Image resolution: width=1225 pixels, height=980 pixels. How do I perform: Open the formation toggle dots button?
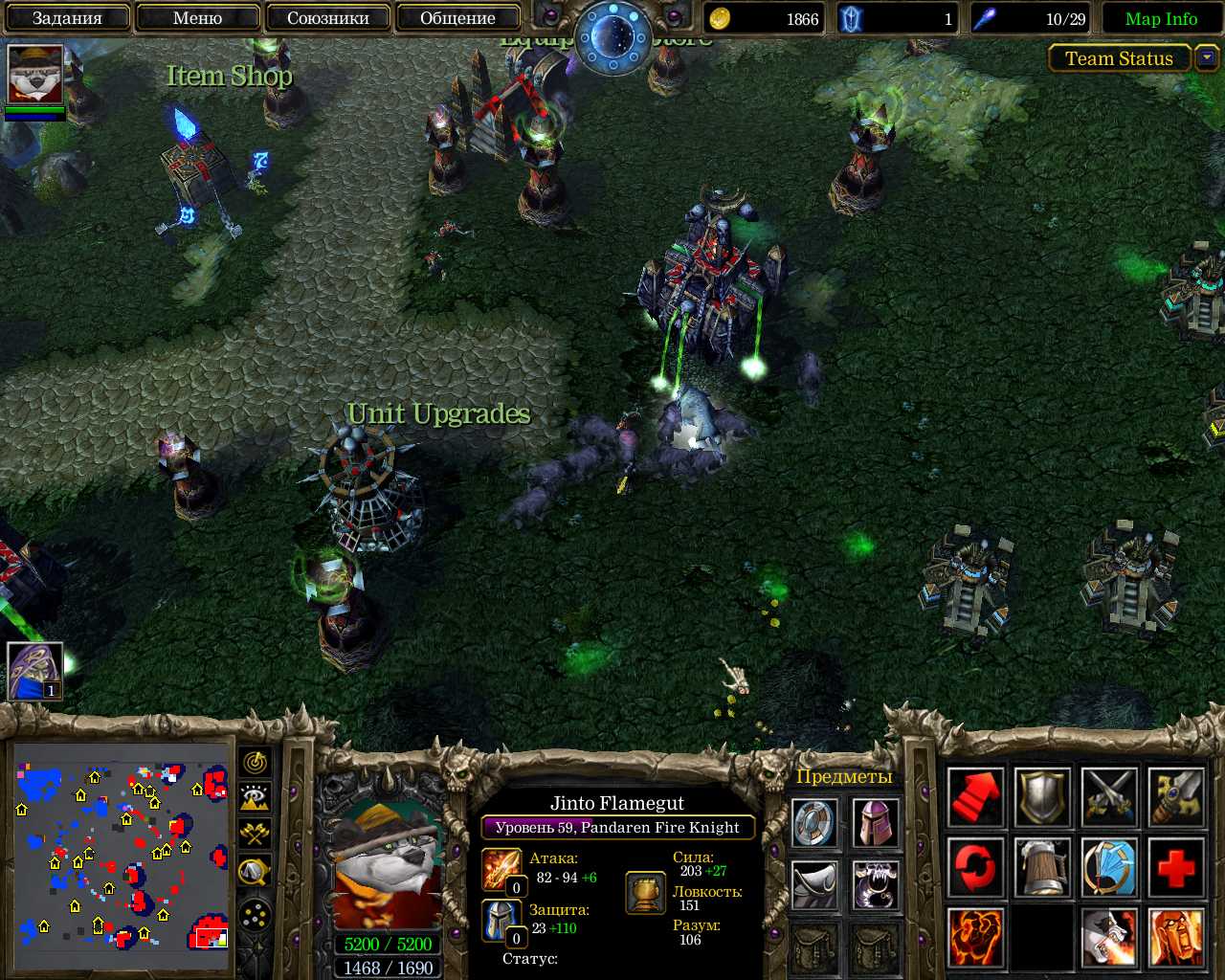pyautogui.click(x=256, y=917)
